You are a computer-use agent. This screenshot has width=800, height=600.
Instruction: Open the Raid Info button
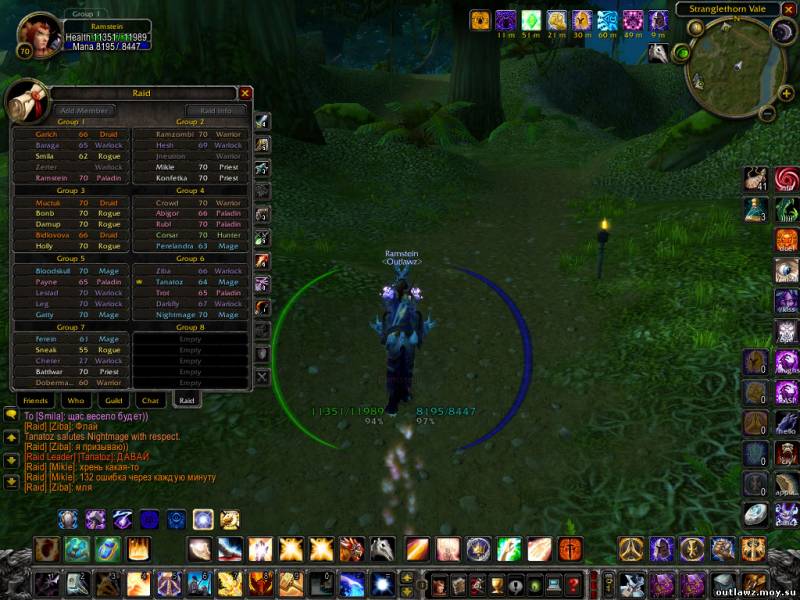[x=216, y=110]
